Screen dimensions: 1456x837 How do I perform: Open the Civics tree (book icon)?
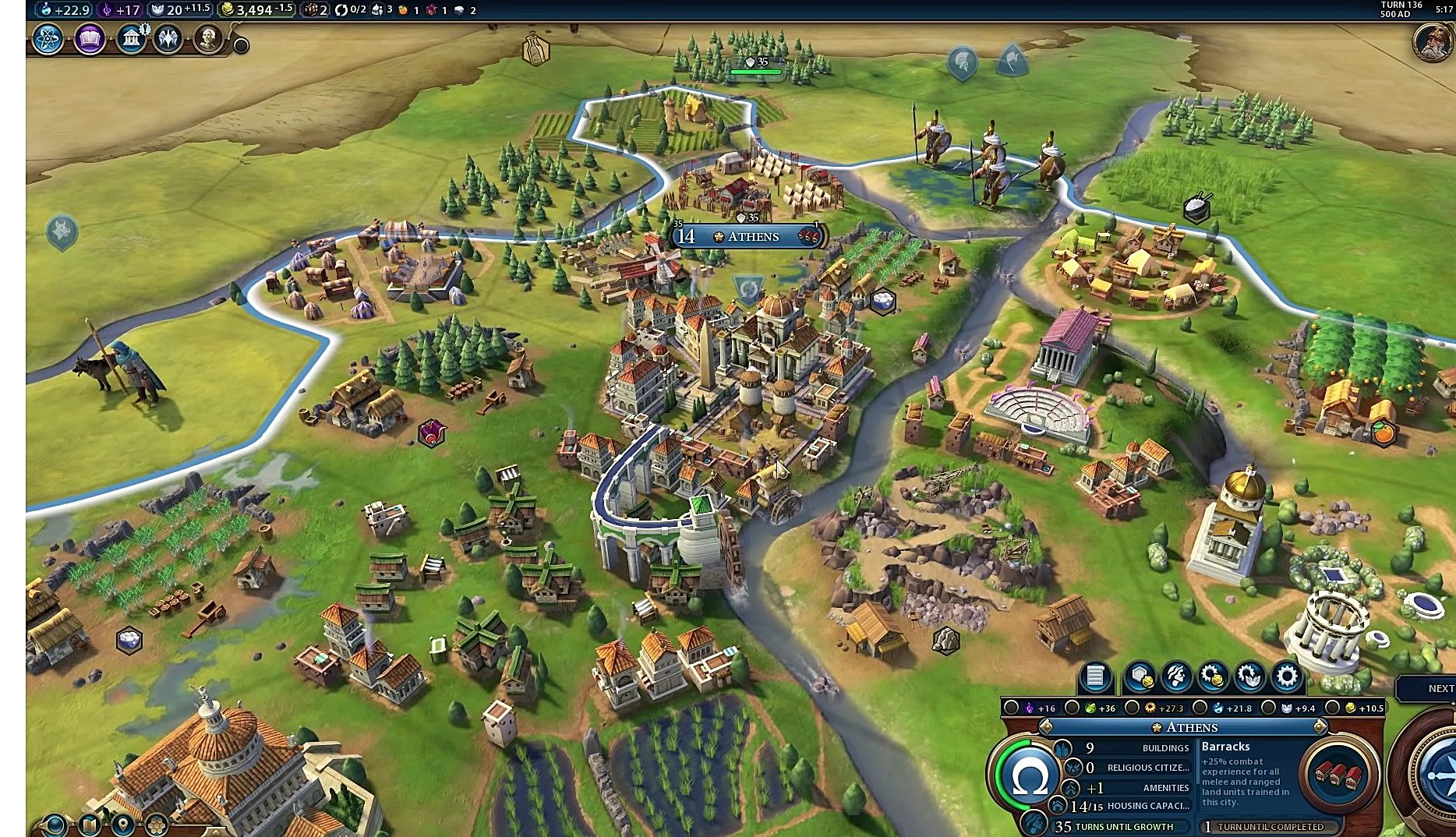click(x=90, y=38)
